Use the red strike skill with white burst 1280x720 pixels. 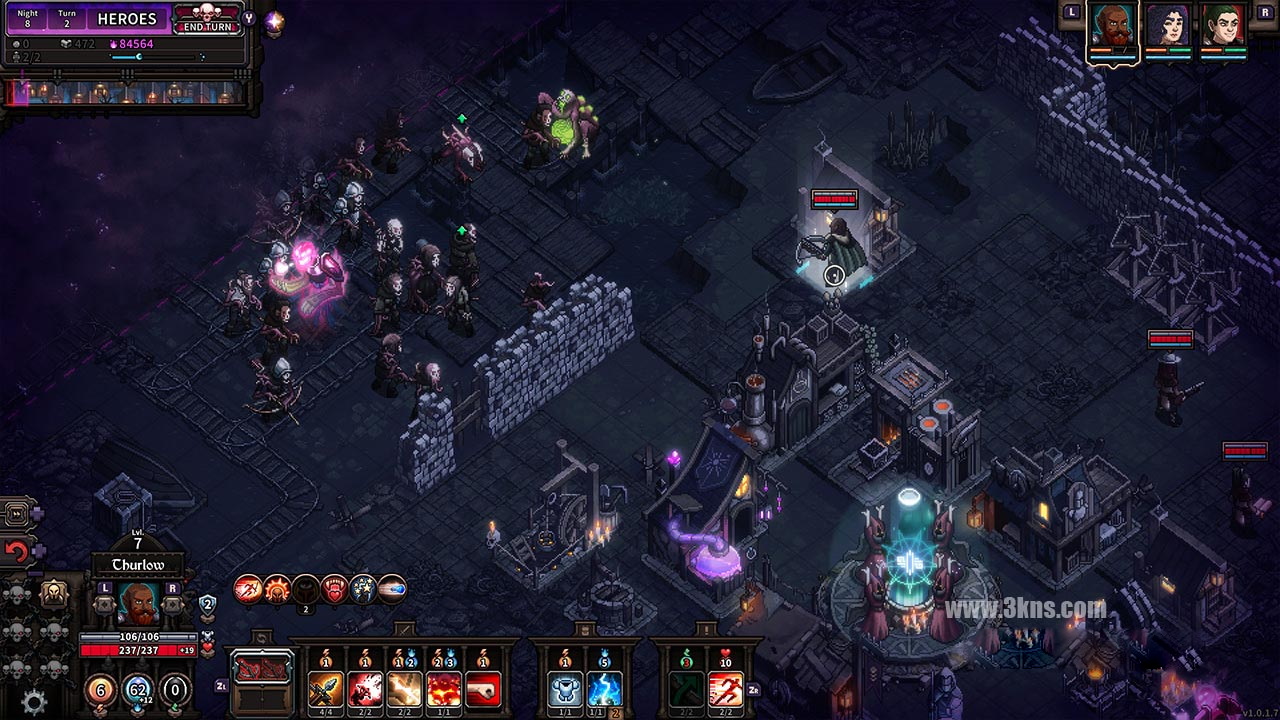point(365,689)
